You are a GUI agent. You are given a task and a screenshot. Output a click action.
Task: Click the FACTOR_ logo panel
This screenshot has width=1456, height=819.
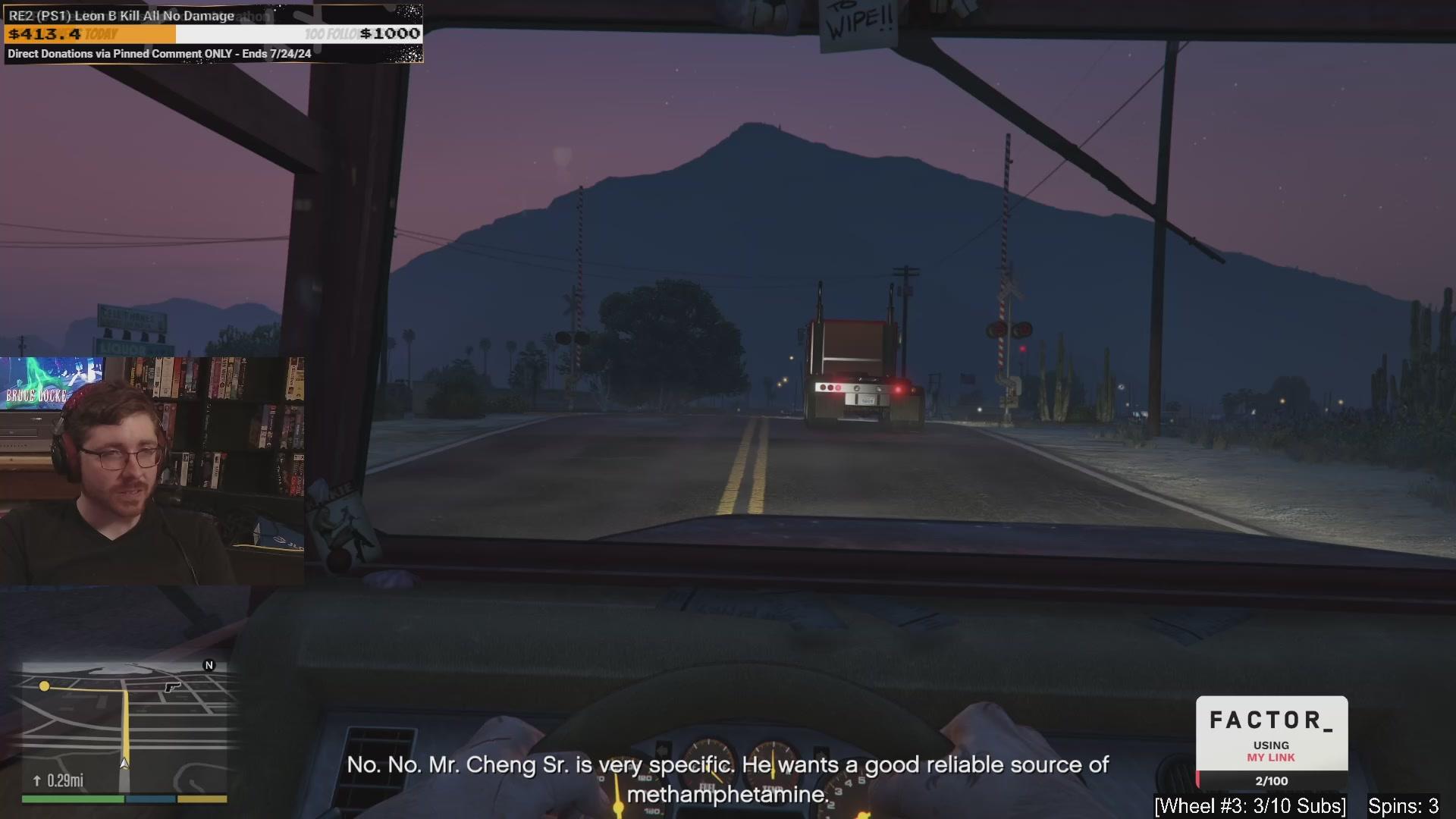(1272, 722)
